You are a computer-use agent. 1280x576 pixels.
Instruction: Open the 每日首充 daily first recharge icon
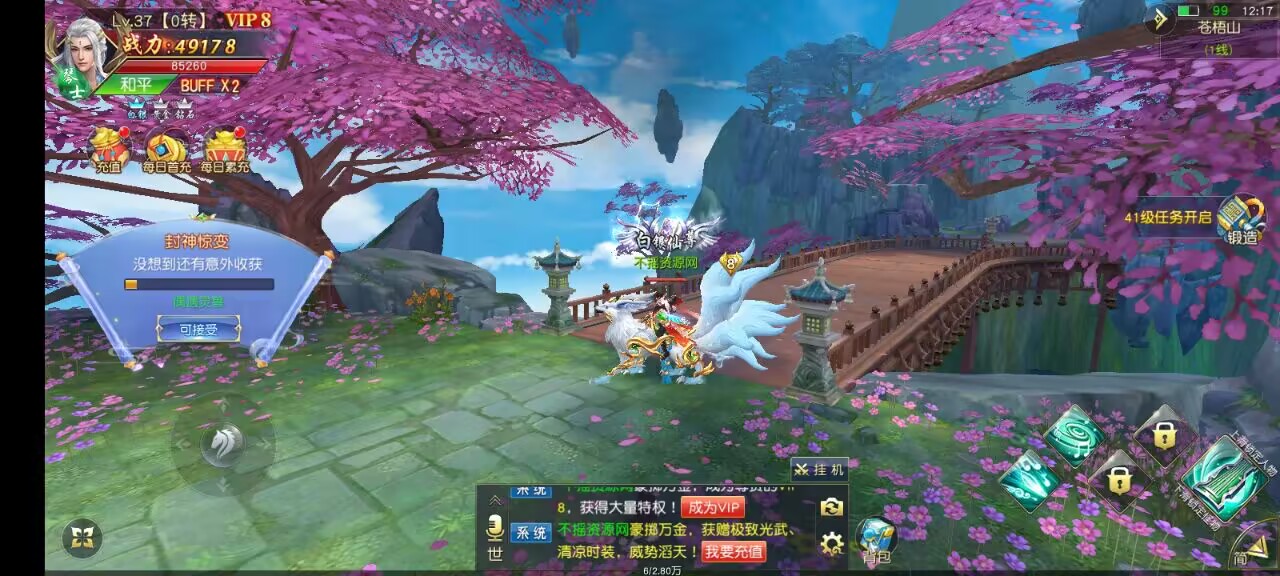point(166,150)
